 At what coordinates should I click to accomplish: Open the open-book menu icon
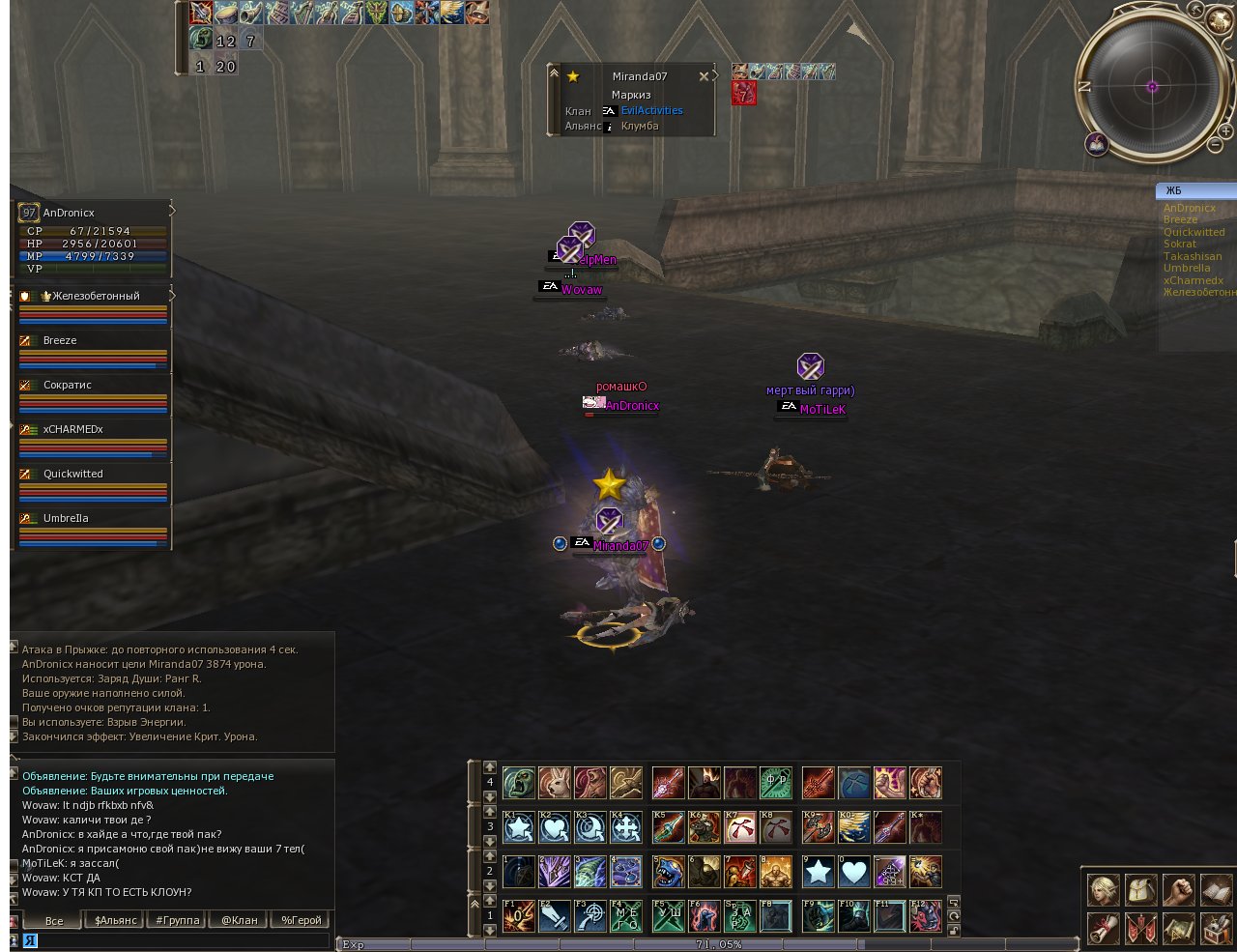(1215, 891)
